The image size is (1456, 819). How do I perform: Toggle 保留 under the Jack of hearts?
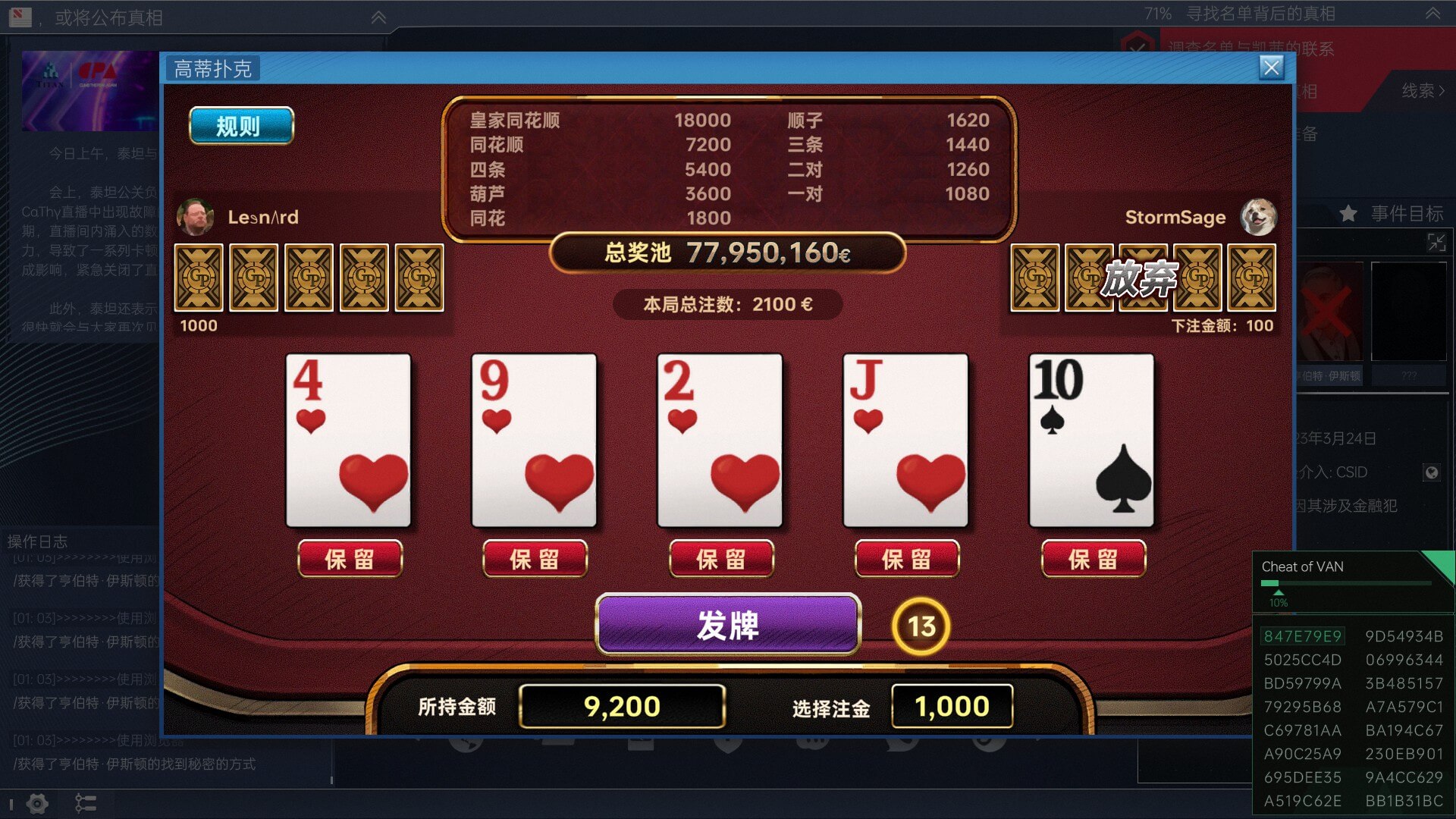(908, 559)
